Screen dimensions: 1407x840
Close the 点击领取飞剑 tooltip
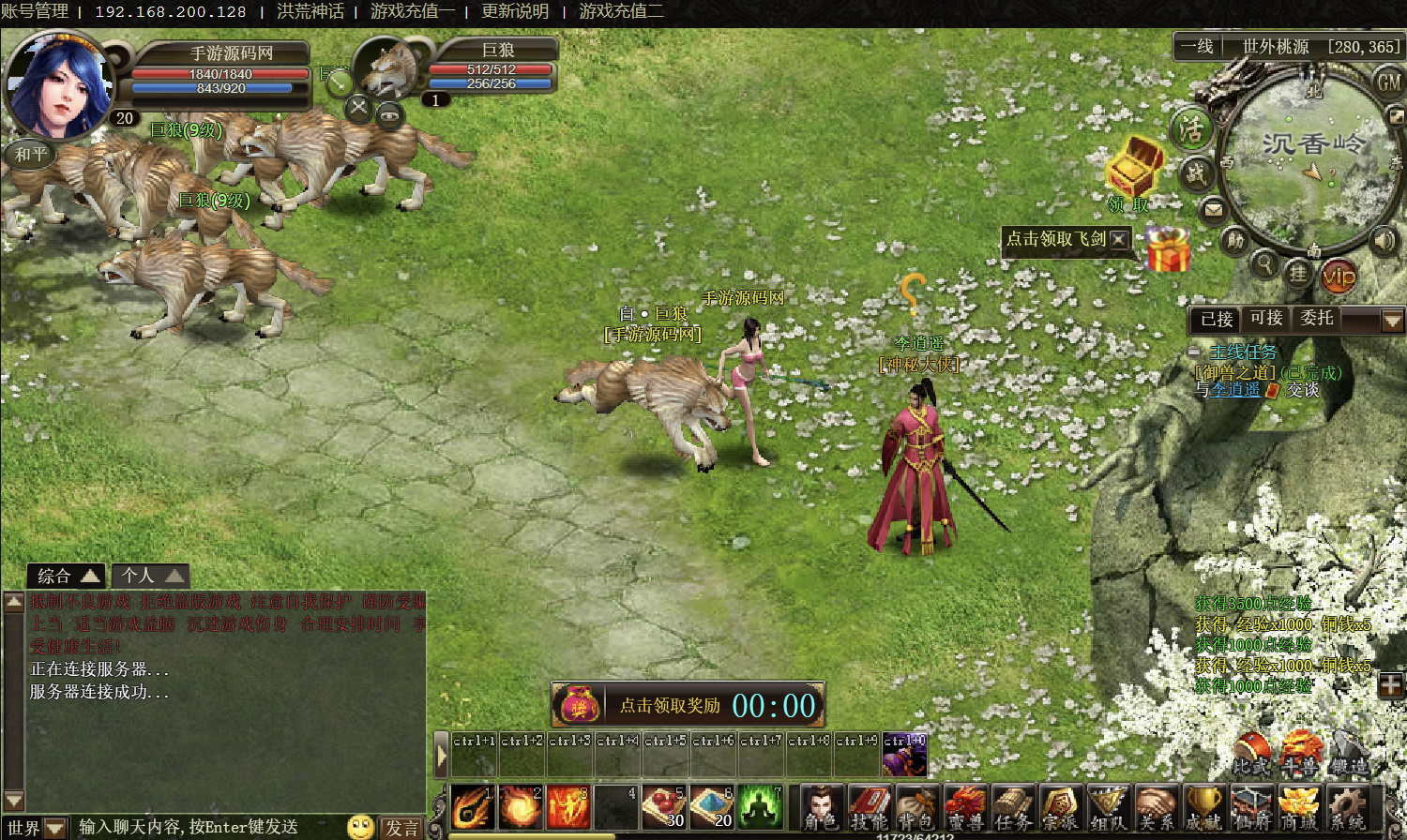pos(1119,239)
